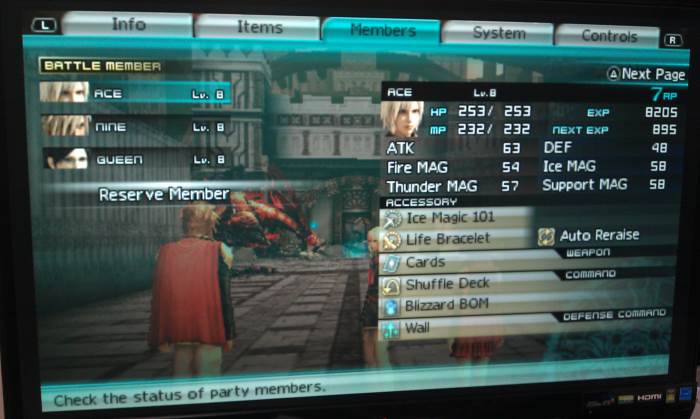This screenshot has height=419, width=700.
Task: Select the Shuffle Deck command
Action: click(447, 284)
